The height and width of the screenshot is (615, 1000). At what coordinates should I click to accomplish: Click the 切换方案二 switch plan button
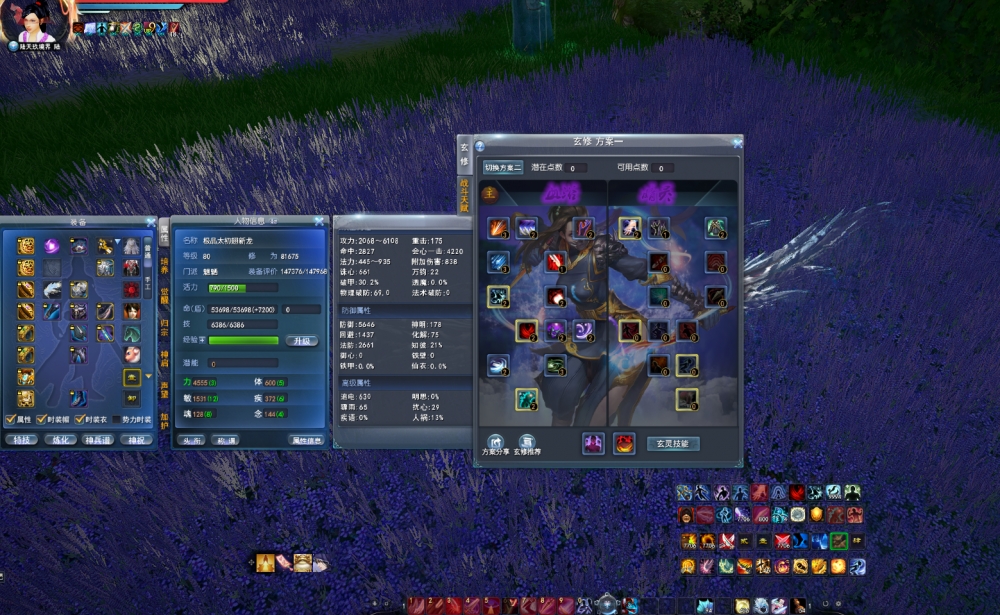click(503, 168)
